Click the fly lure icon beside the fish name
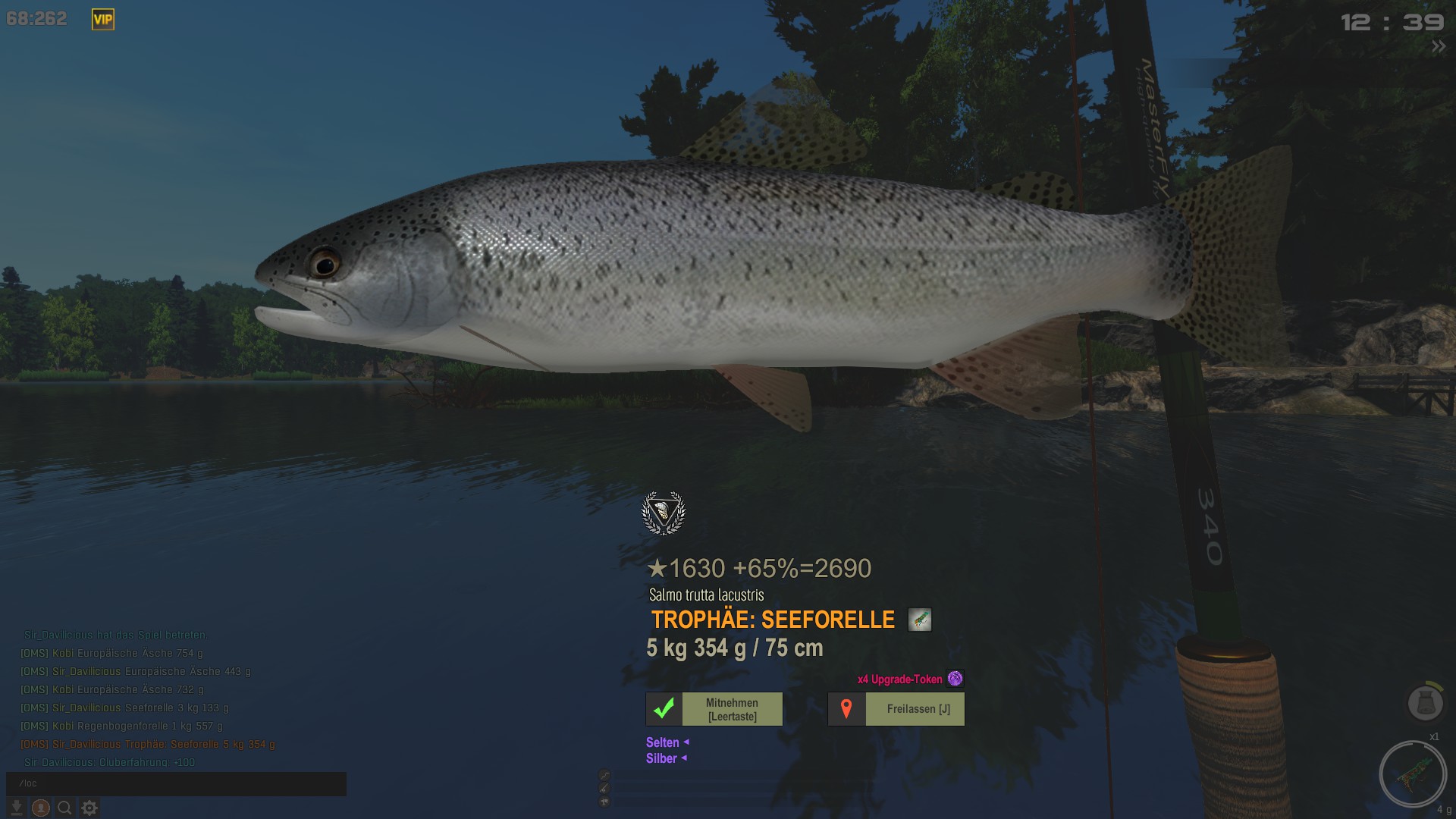This screenshot has width=1456, height=819. click(919, 620)
